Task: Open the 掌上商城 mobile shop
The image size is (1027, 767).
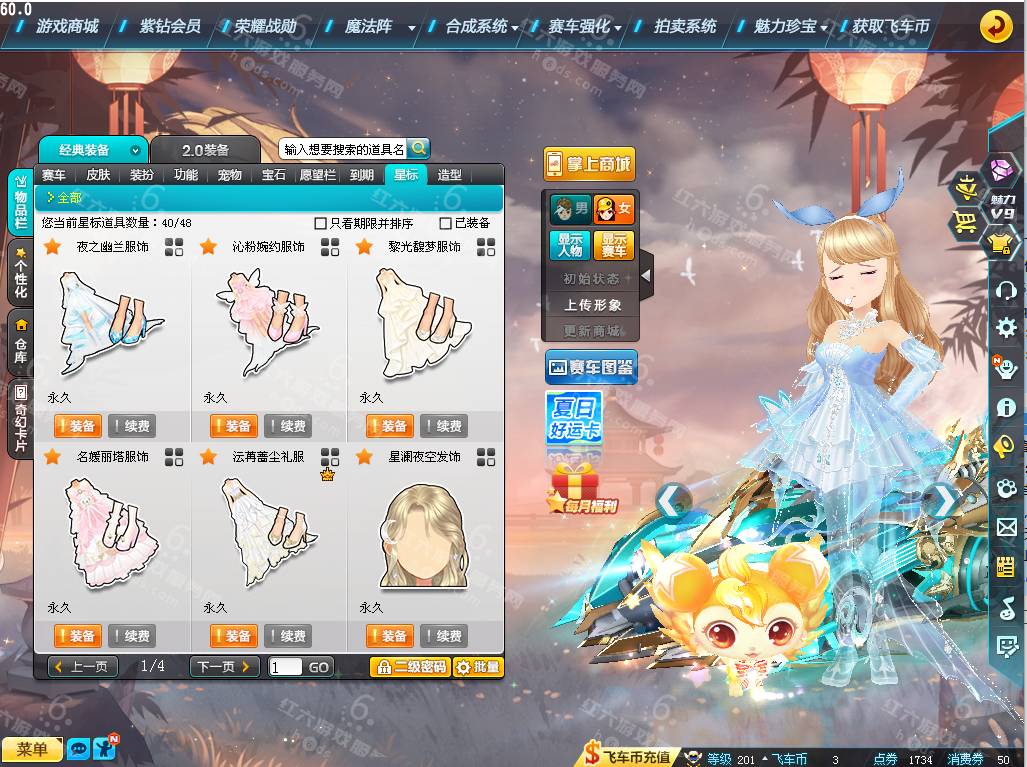Action: click(589, 165)
